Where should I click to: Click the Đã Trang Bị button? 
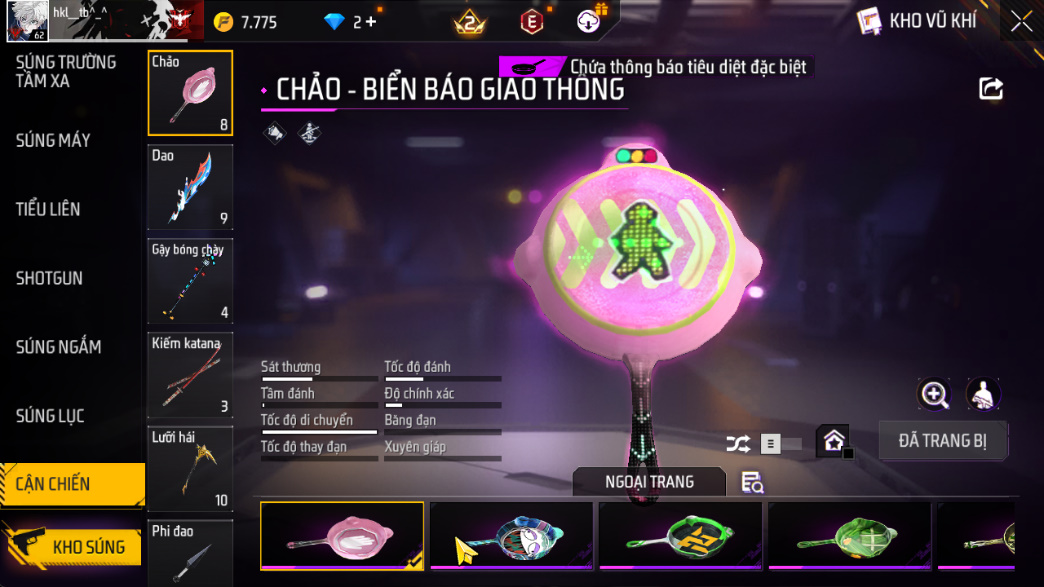tap(942, 441)
